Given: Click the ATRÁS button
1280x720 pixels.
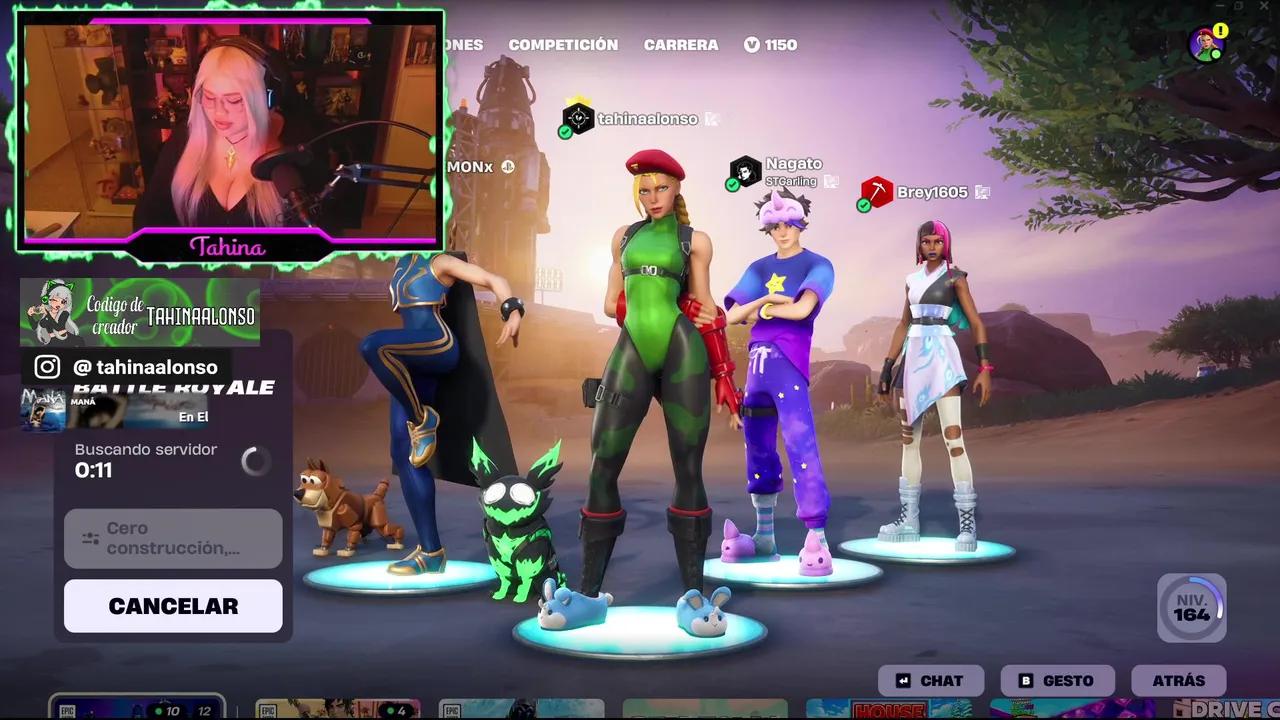Looking at the screenshot, I should (x=1179, y=680).
